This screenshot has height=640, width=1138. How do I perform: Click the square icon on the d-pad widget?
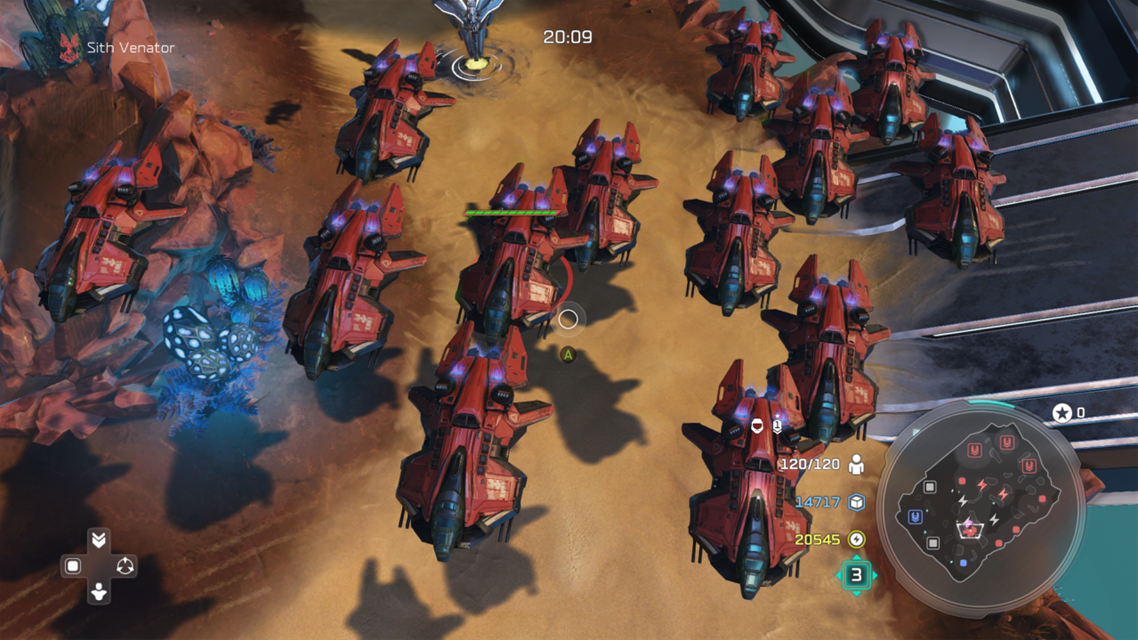tap(73, 566)
